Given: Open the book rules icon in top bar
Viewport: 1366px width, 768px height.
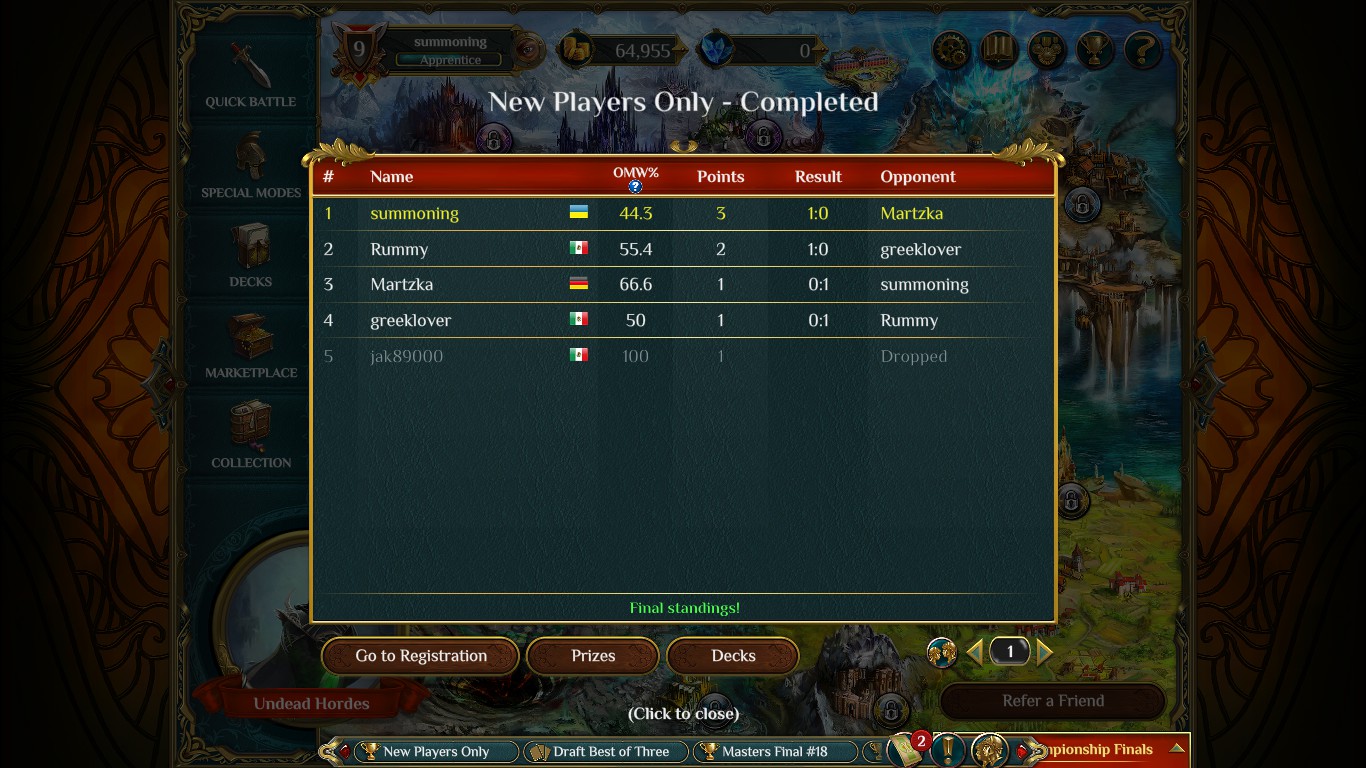Looking at the screenshot, I should 998,50.
